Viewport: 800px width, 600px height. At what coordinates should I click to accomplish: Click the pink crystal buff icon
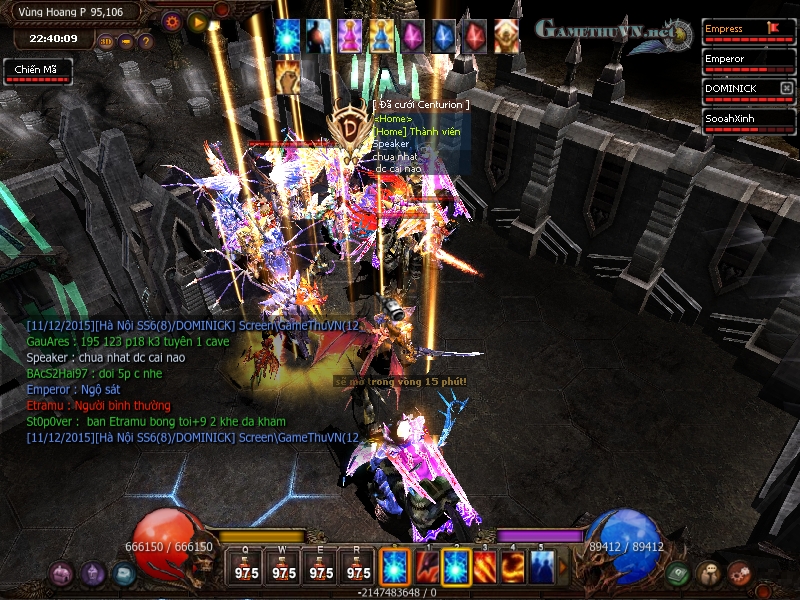click(x=413, y=37)
